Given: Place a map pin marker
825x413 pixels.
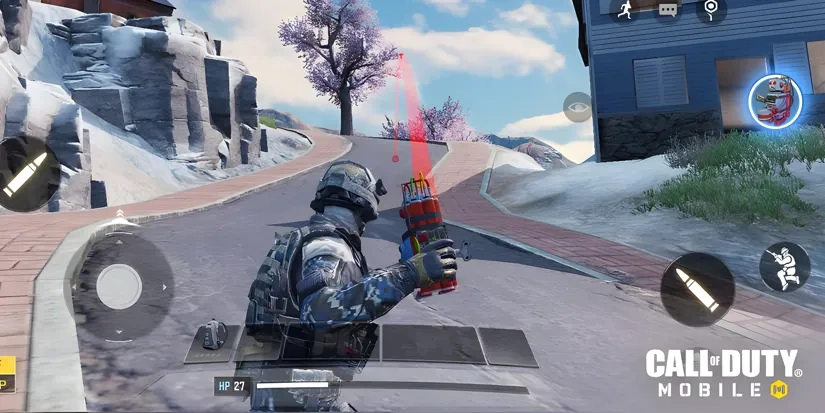Looking at the screenshot, I should tap(711, 10).
